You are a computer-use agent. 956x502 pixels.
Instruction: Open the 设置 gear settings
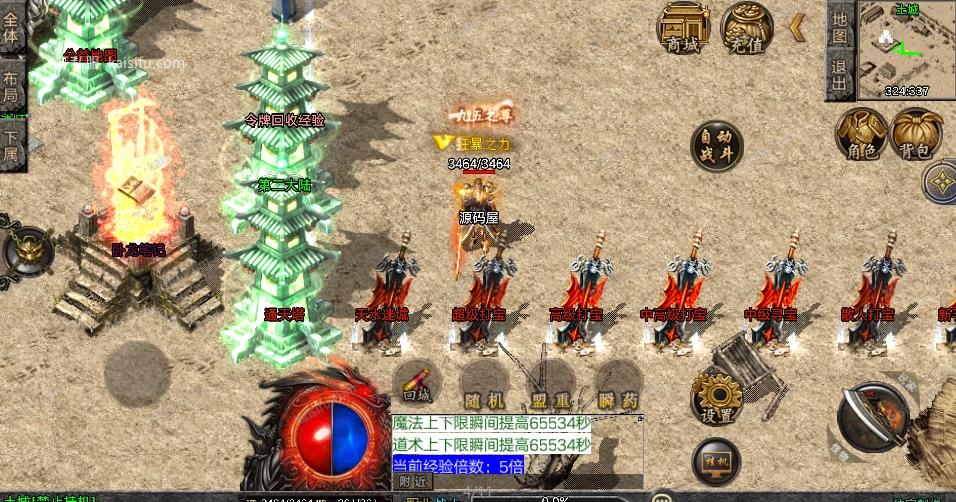[x=716, y=398]
